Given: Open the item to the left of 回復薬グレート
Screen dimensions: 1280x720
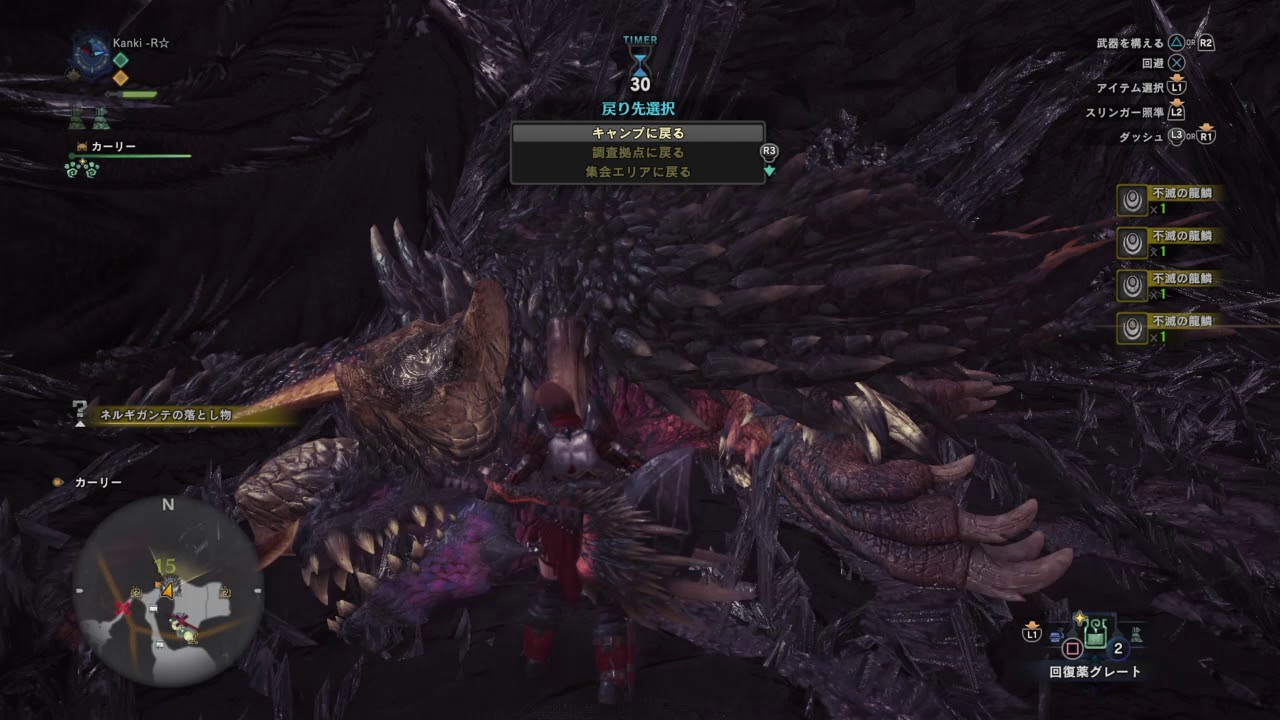Looking at the screenshot, I should pos(1056,636).
